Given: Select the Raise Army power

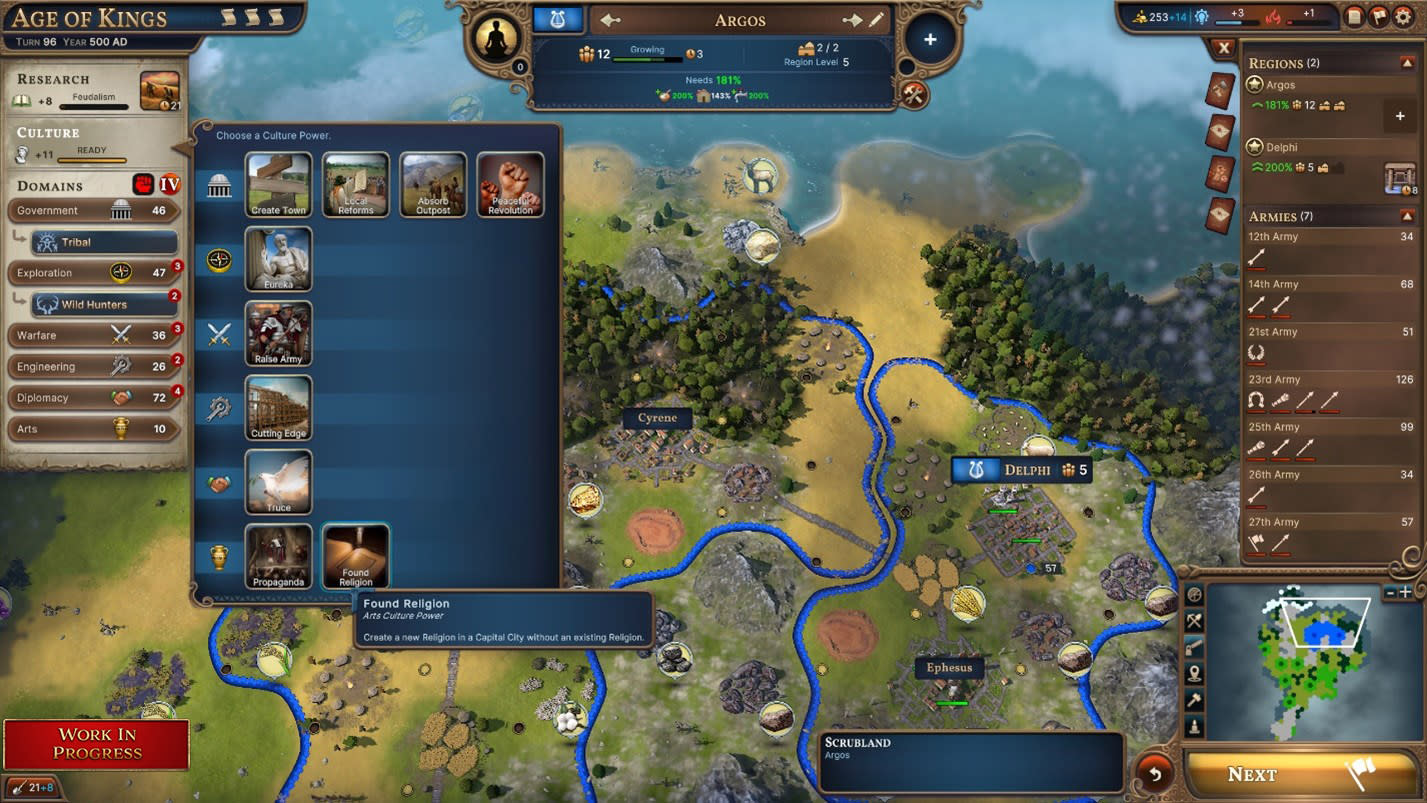Looking at the screenshot, I should coord(279,333).
